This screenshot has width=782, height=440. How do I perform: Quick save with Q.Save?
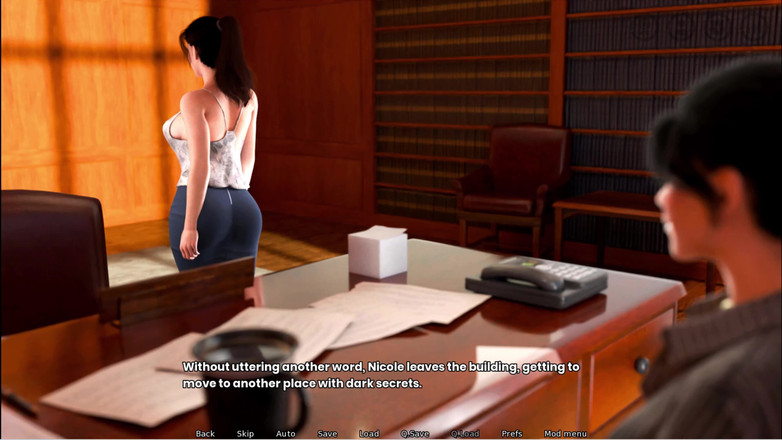[x=415, y=434]
